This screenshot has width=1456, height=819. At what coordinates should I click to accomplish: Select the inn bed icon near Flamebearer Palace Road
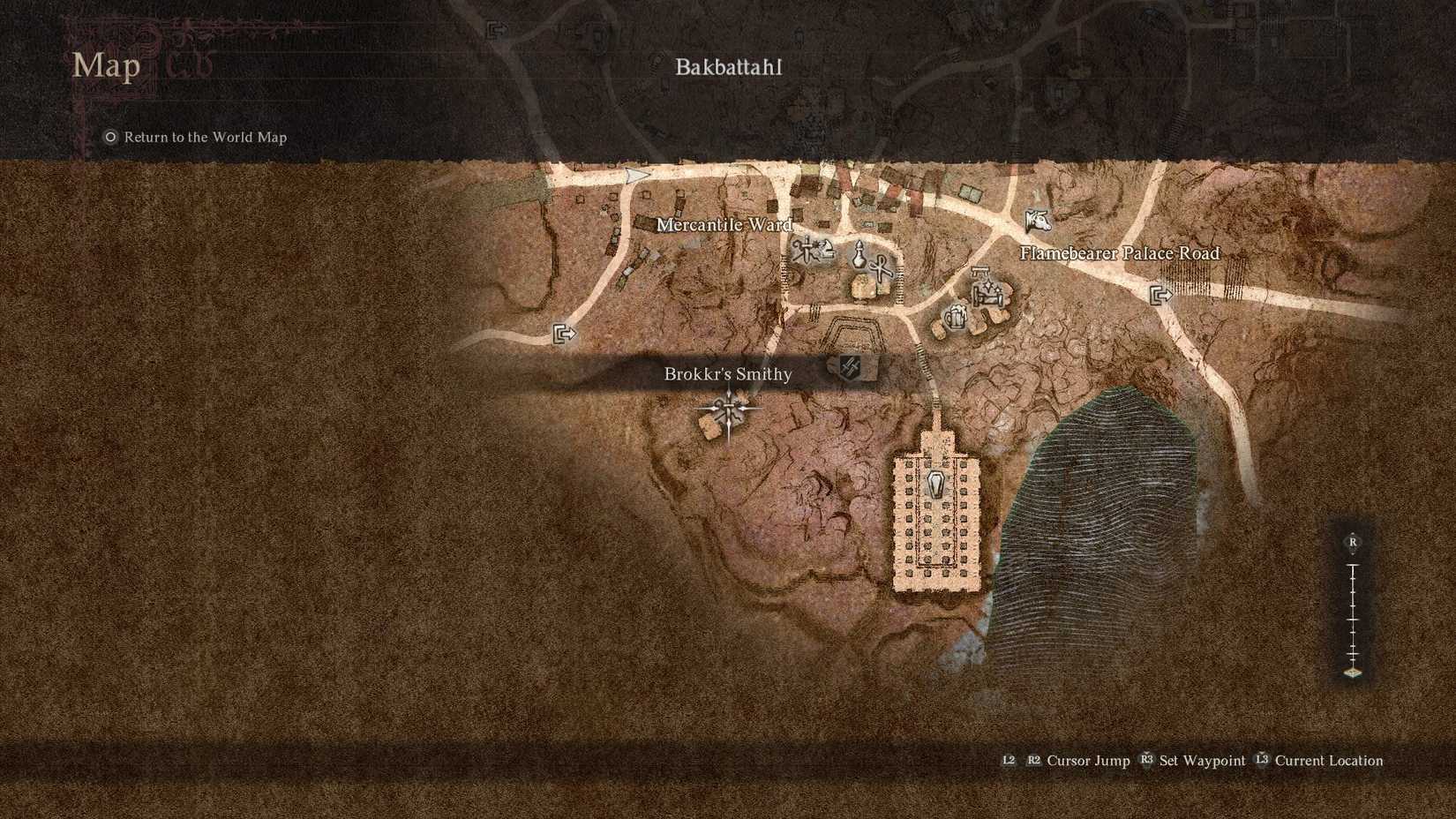[x=987, y=291]
